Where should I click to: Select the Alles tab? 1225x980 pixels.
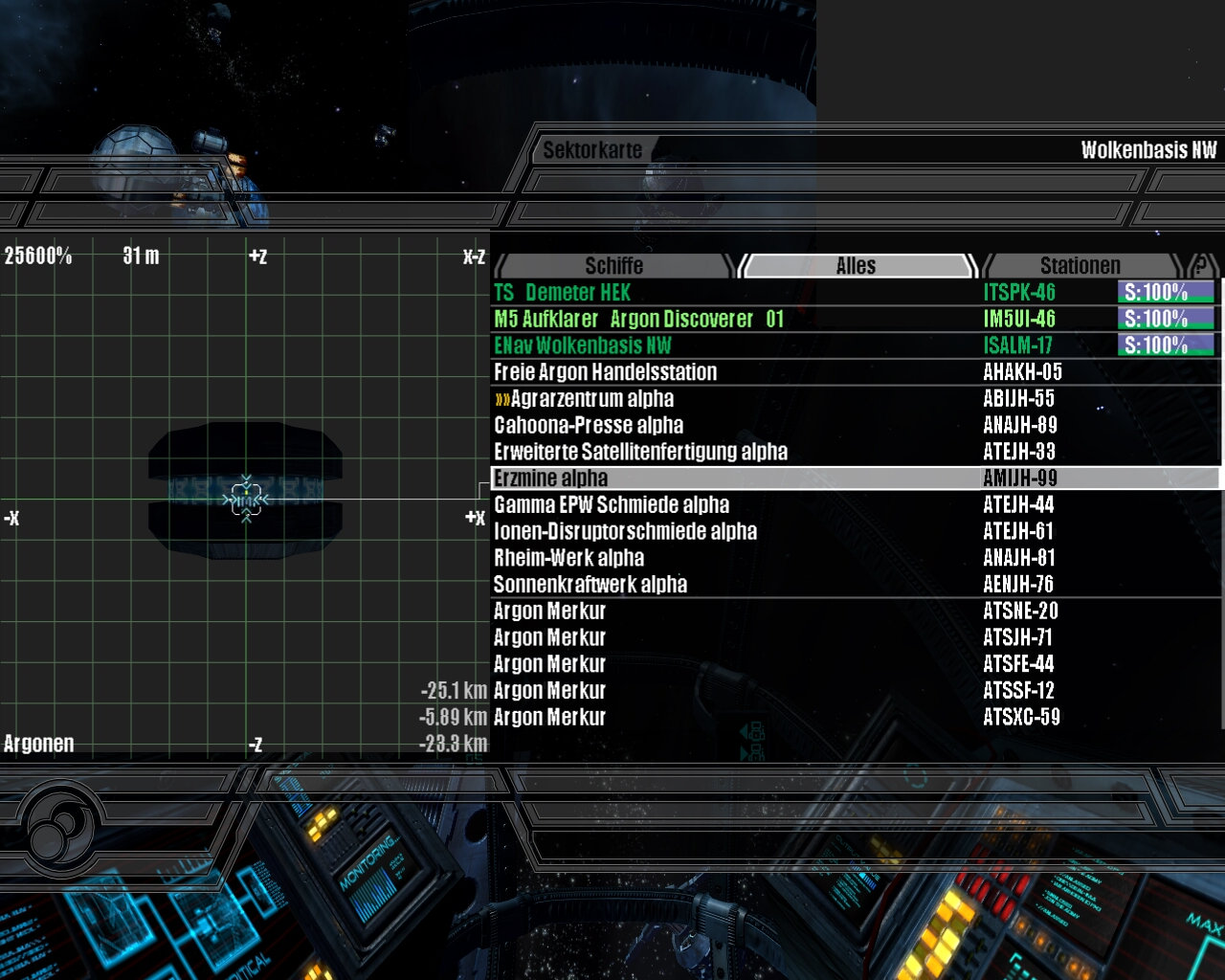coord(856,265)
